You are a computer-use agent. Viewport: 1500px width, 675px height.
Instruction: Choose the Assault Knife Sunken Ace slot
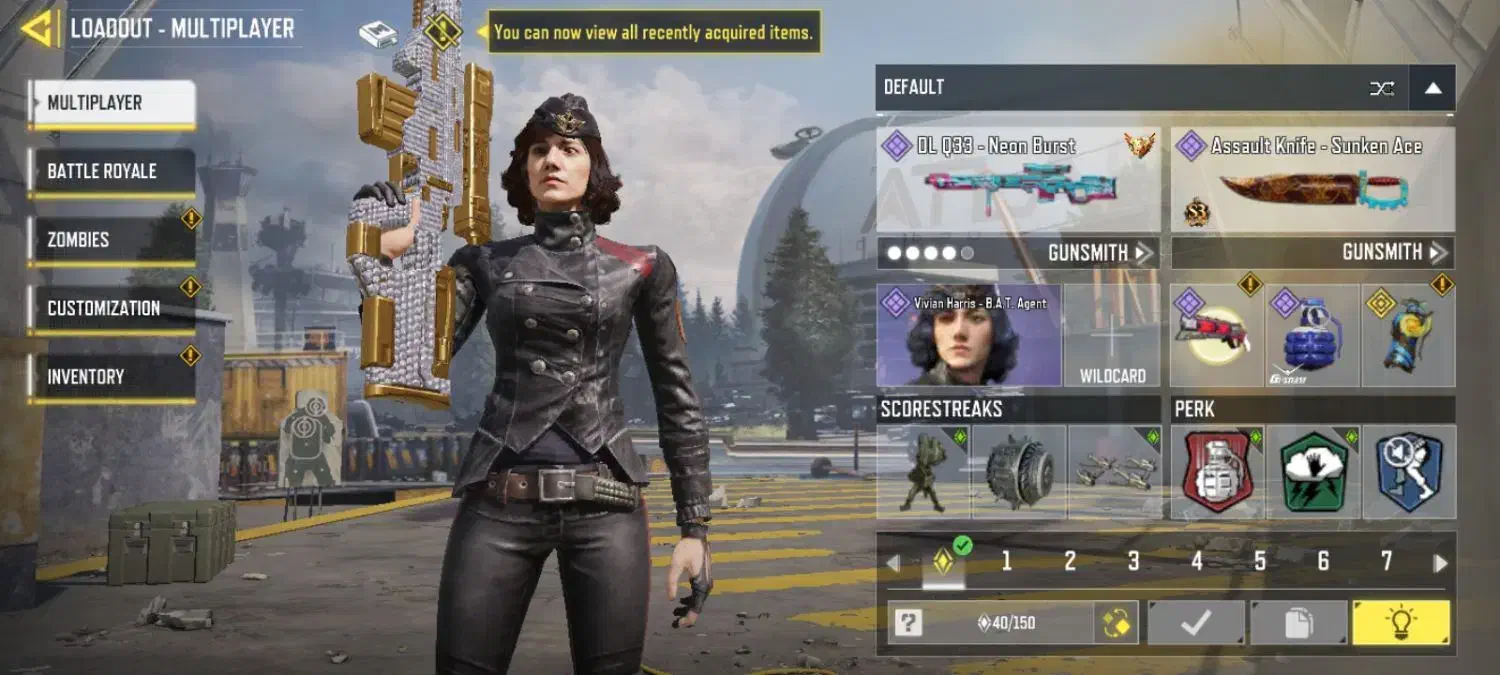pos(1312,180)
